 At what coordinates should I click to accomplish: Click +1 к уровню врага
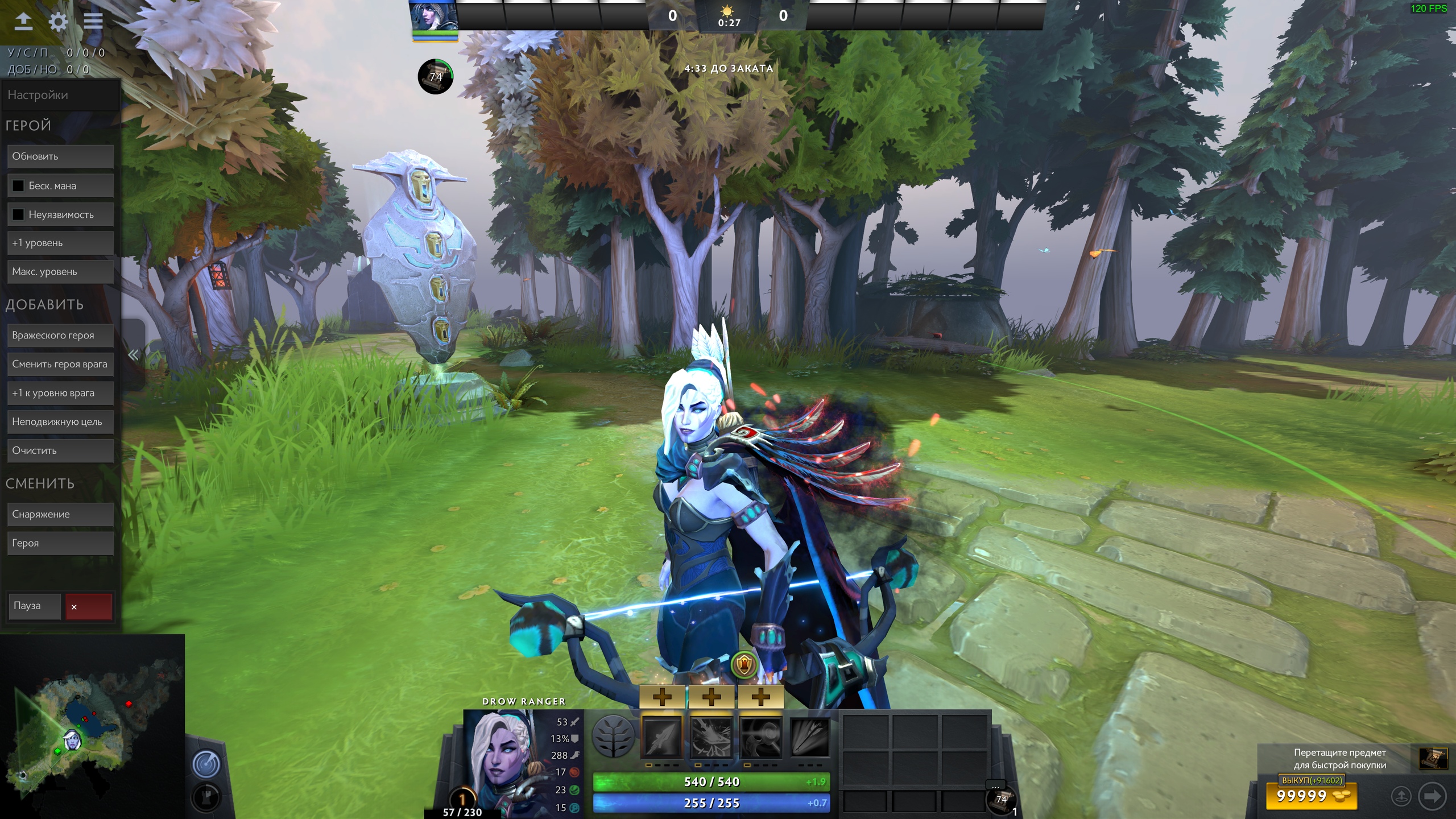click(x=60, y=393)
